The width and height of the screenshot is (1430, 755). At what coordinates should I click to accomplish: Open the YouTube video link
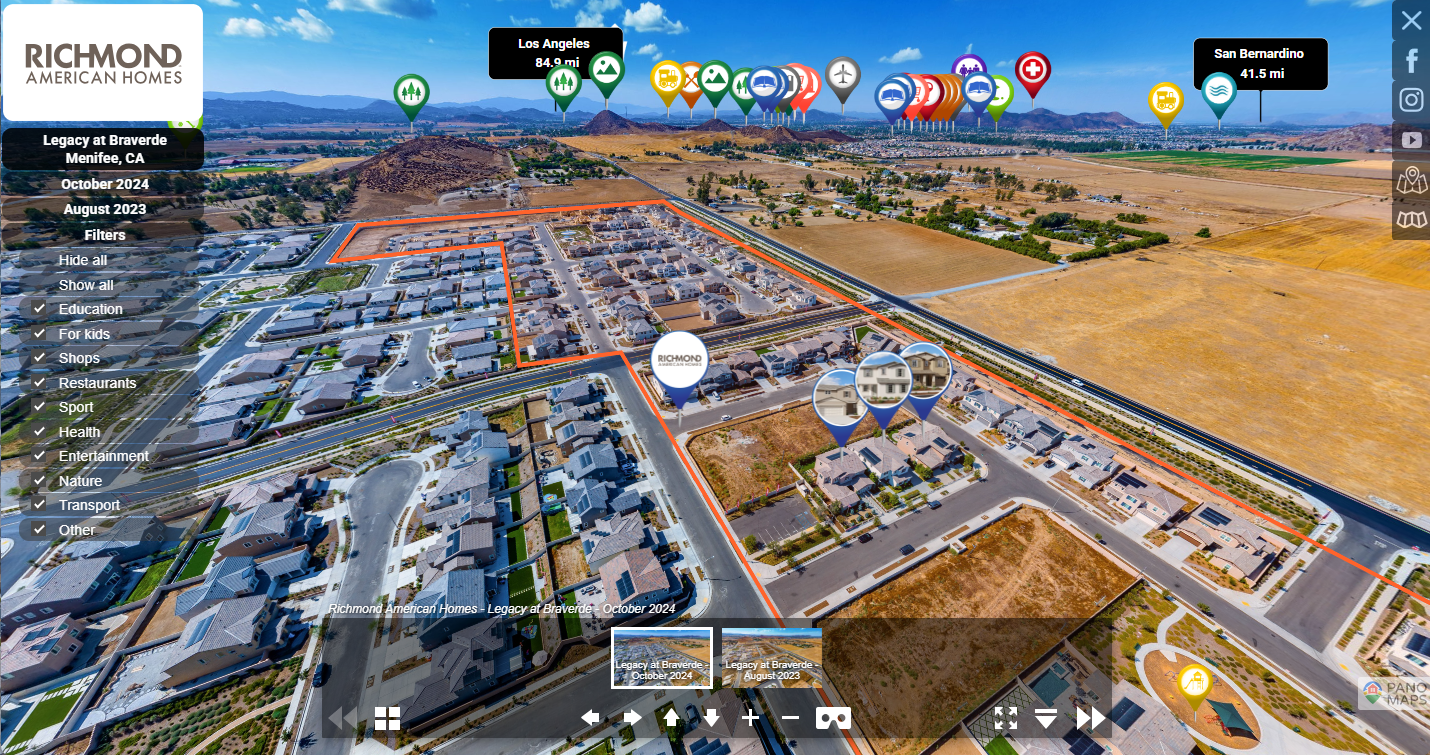[x=1411, y=140]
